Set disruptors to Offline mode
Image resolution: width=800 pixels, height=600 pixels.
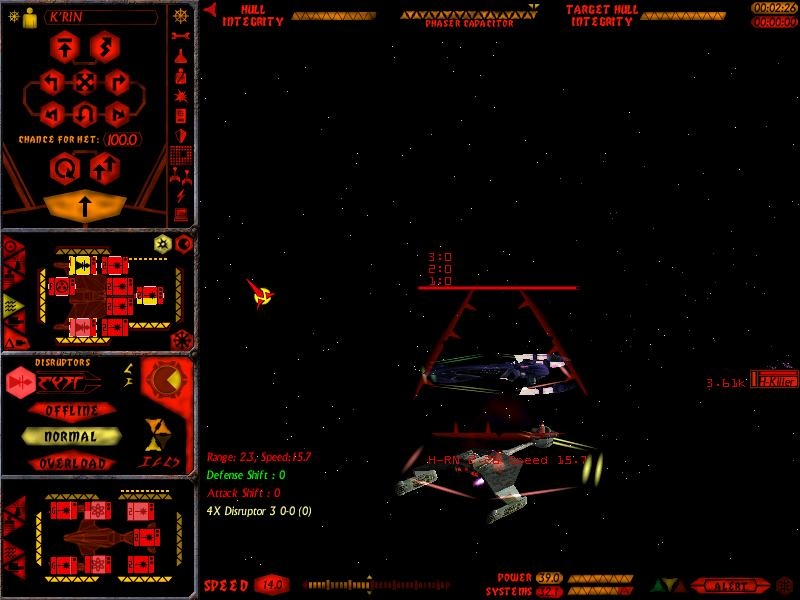71,410
